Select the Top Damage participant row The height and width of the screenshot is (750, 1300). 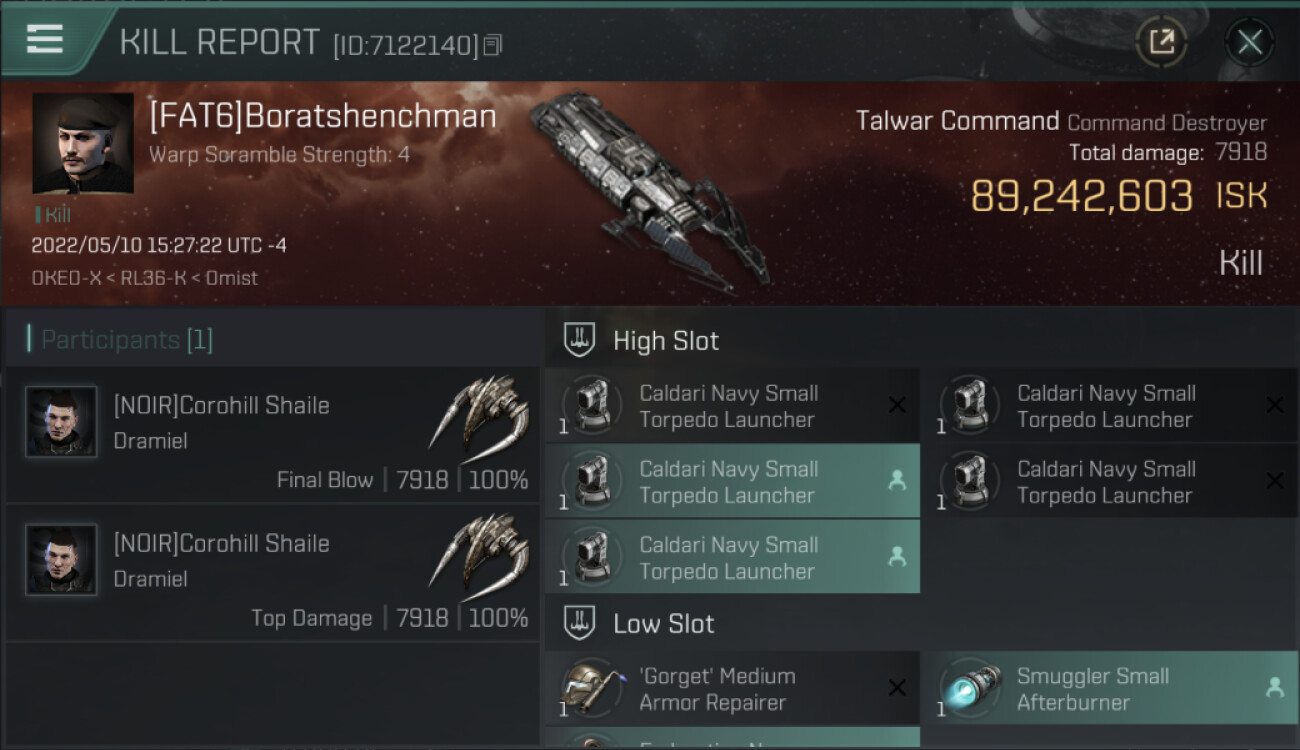point(272,573)
